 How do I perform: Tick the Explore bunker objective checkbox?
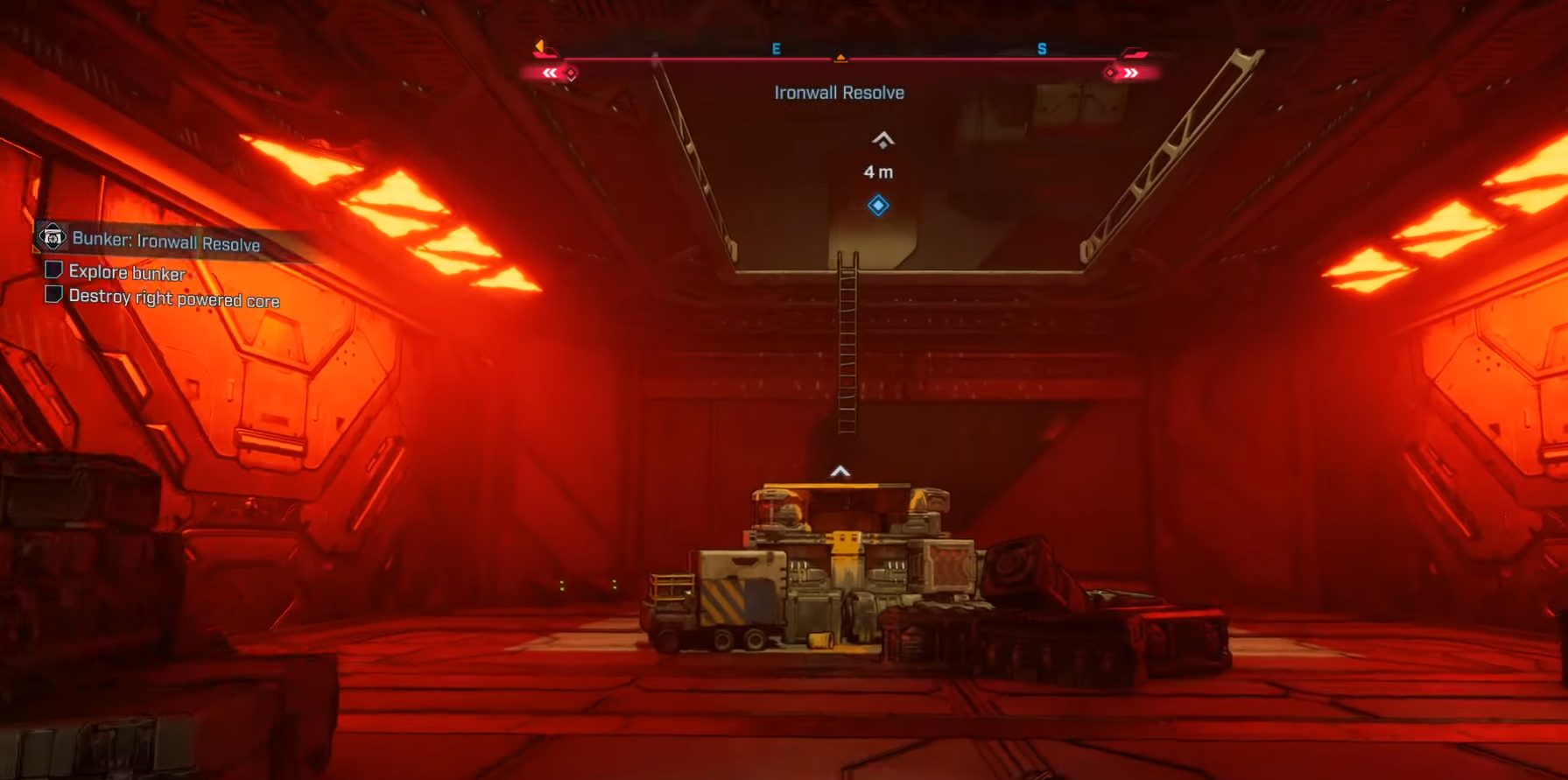(x=53, y=270)
